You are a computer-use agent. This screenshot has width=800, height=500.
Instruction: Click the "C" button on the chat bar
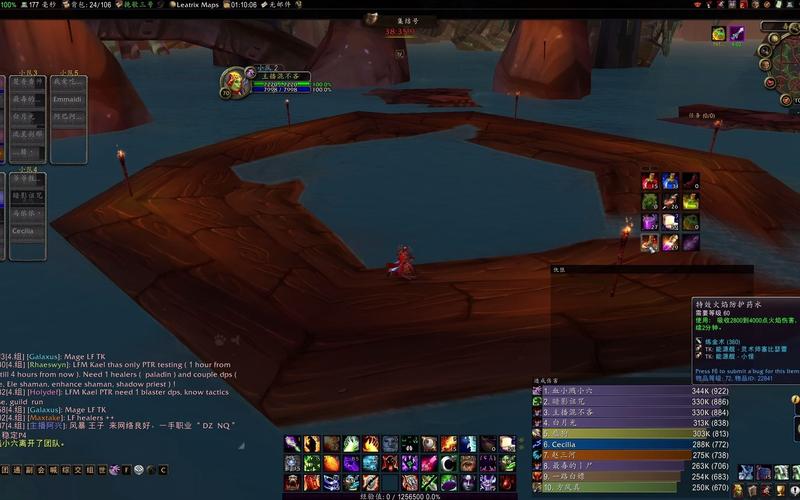162,469
